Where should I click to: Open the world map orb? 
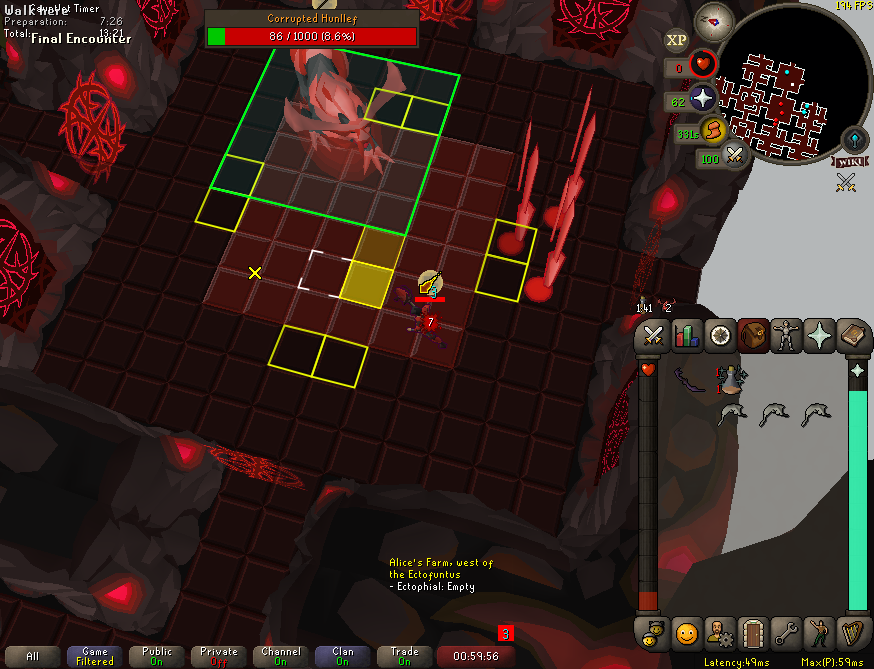click(855, 137)
